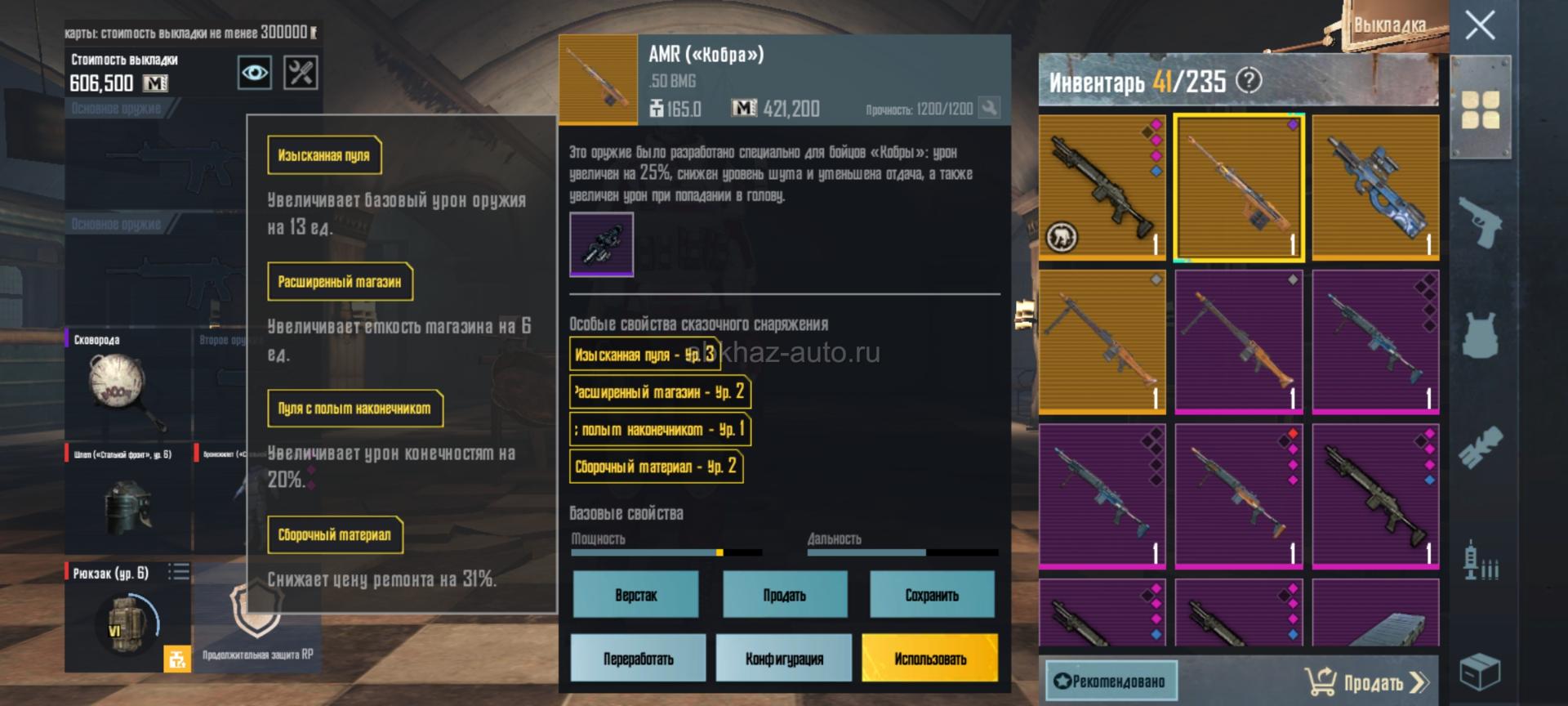This screenshot has width=1568, height=706.
Task: Select the Сковорода frying pan slot
Action: click(127, 384)
